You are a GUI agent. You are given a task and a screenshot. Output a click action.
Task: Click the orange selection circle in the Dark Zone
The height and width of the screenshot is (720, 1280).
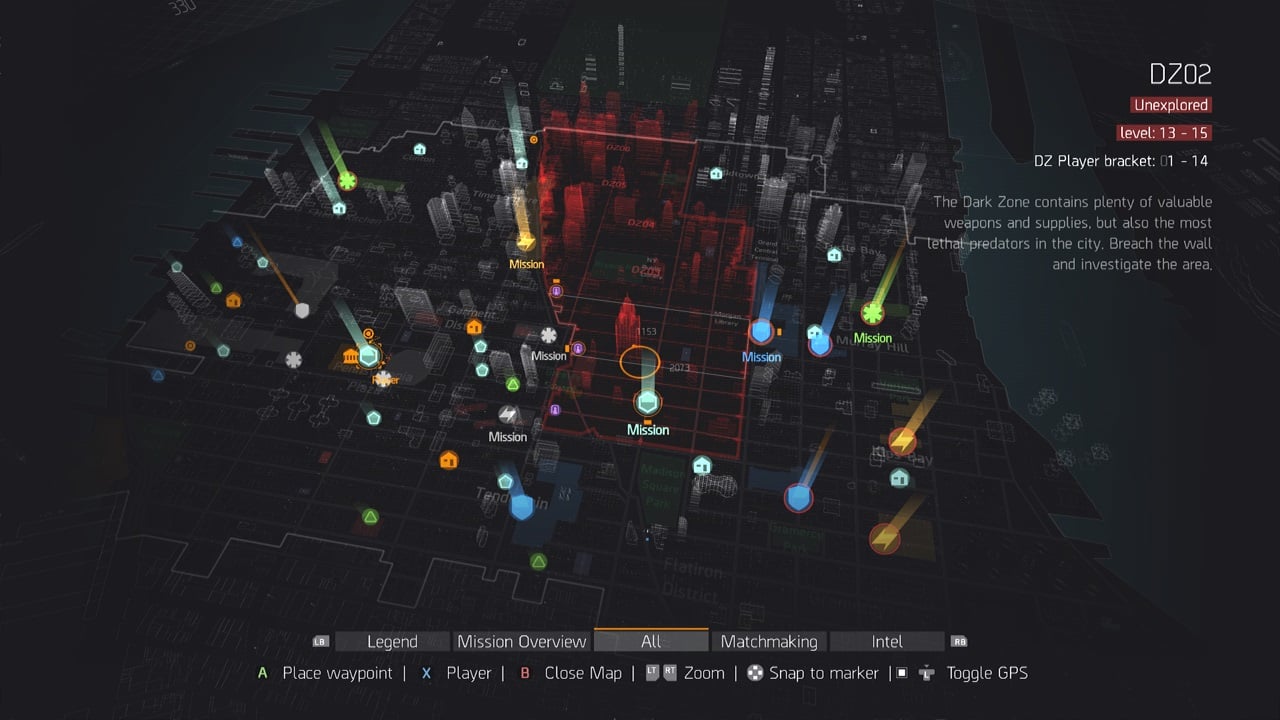pyautogui.click(x=640, y=362)
